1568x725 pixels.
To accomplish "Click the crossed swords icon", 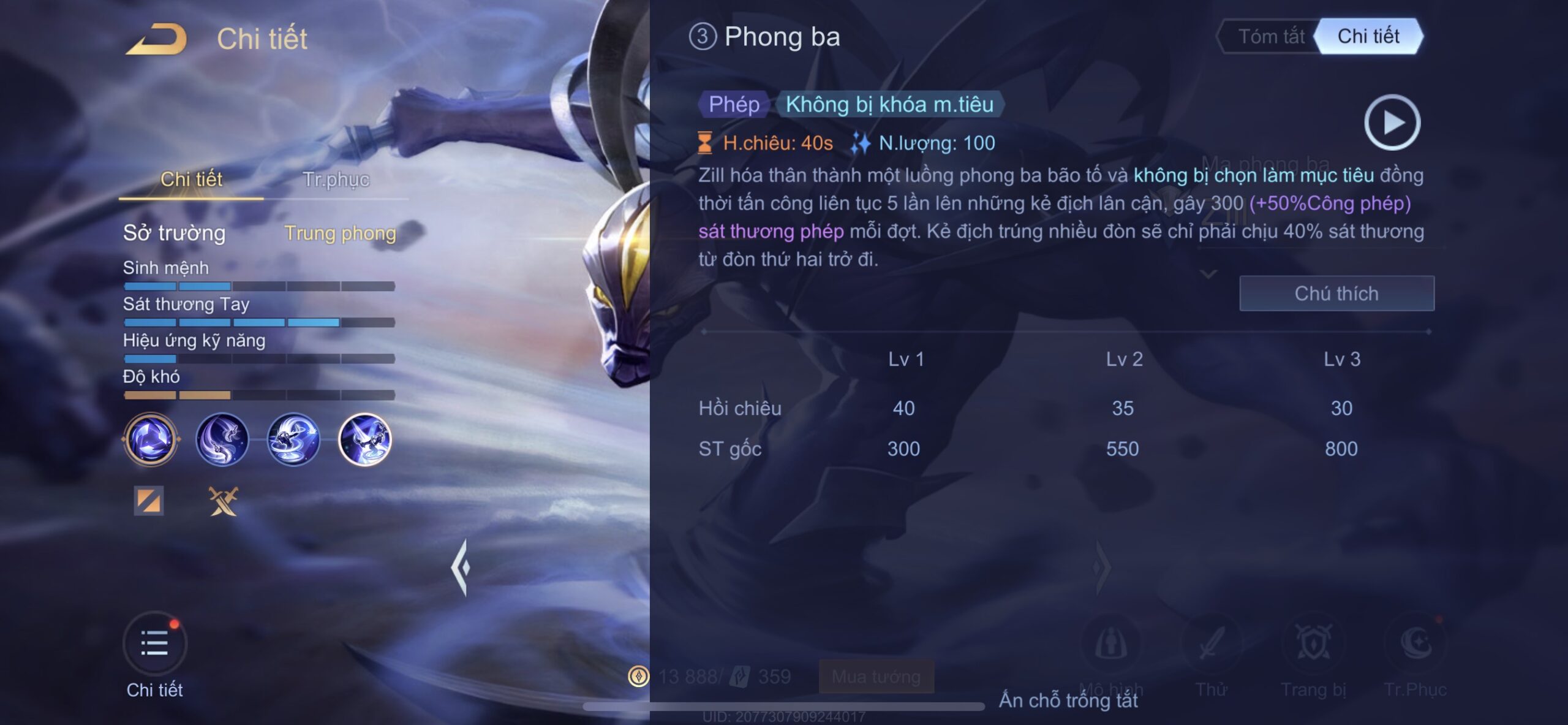I will tap(223, 501).
